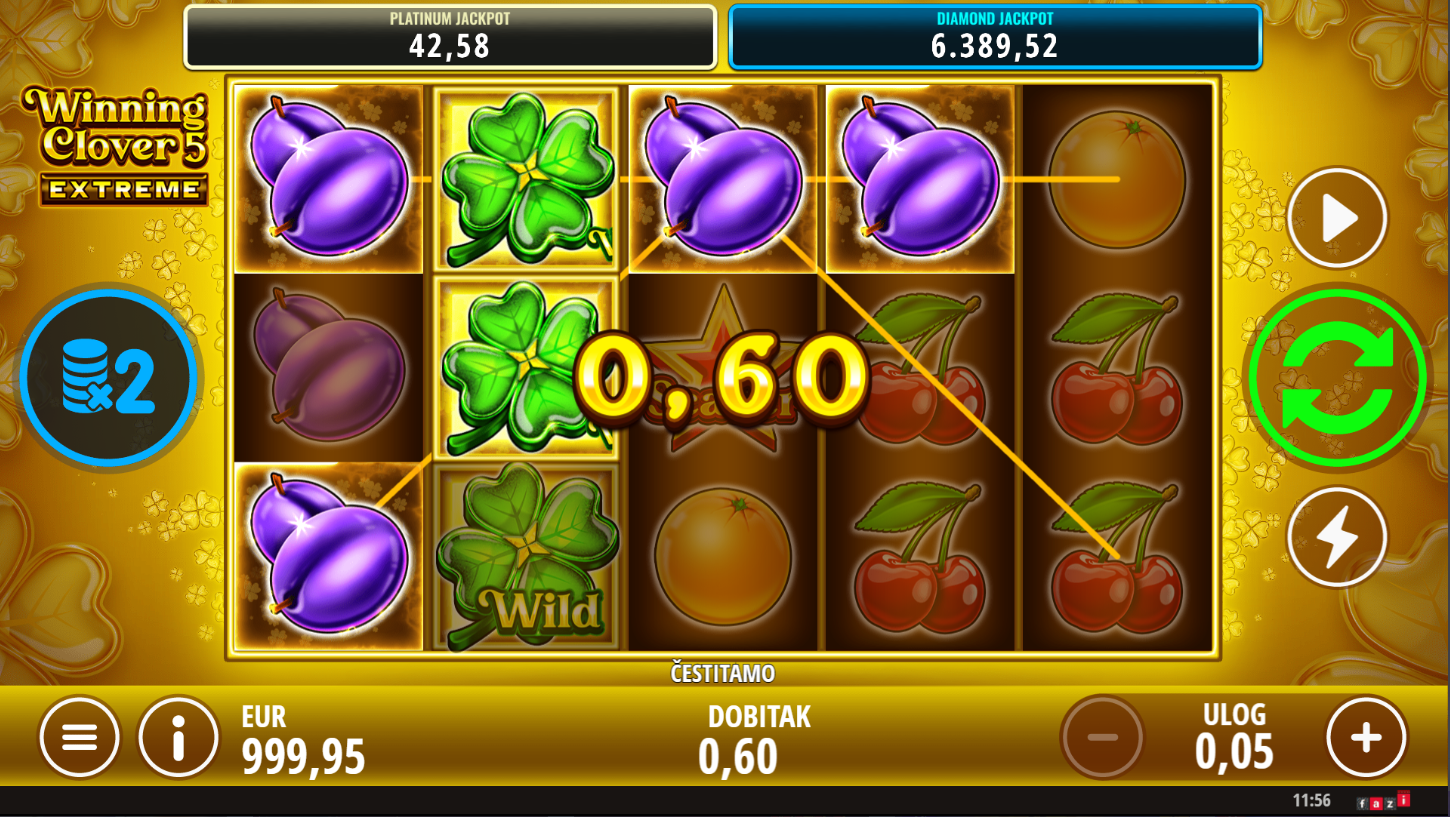Increase the bet with the plus button
This screenshot has height=817, width=1450.
(1366, 738)
